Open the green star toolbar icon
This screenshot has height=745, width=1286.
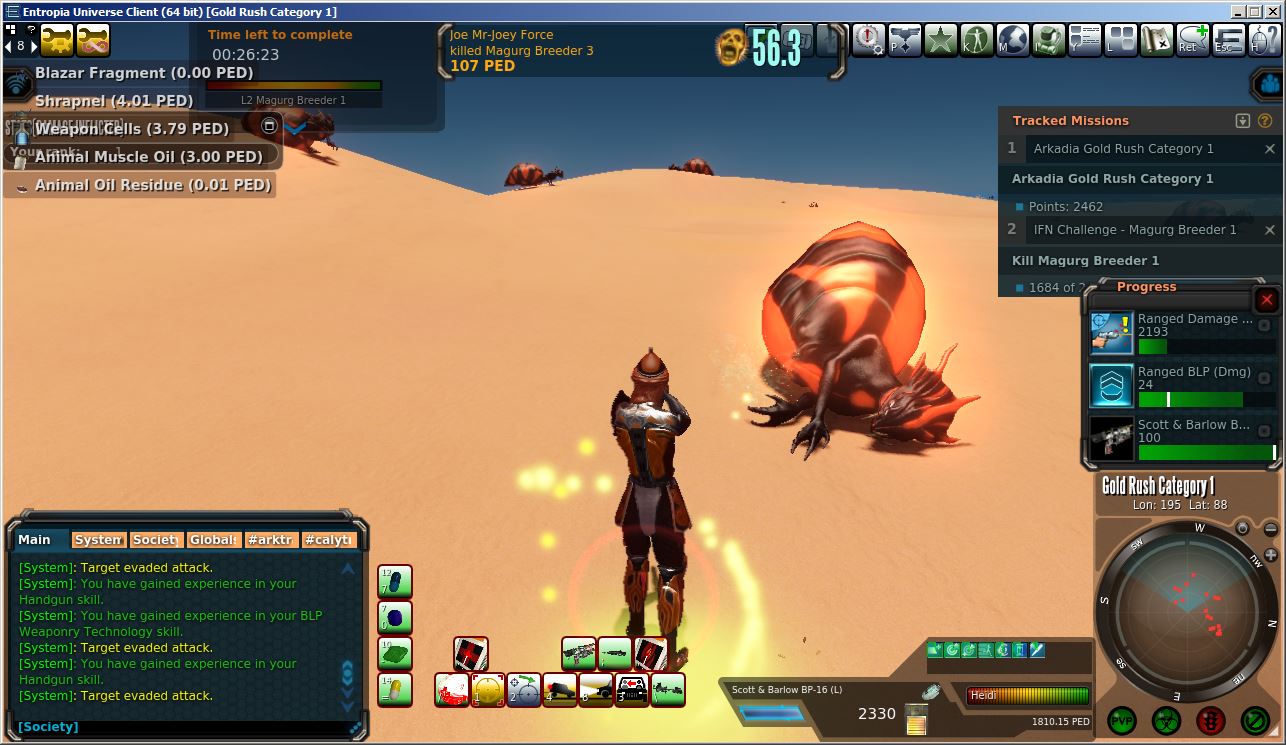click(x=941, y=41)
